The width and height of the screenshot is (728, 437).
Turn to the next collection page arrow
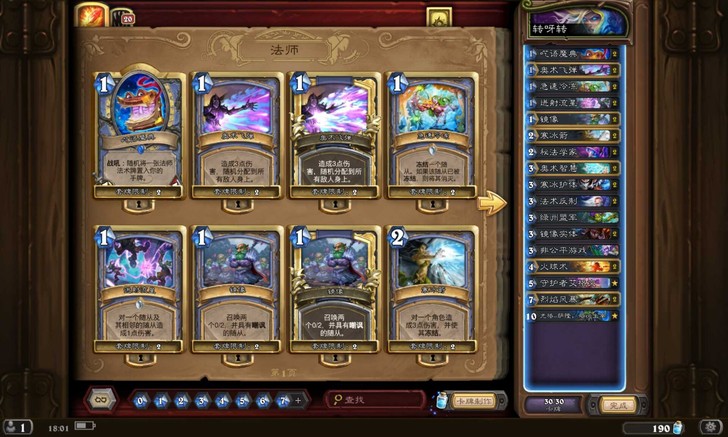tap(491, 203)
